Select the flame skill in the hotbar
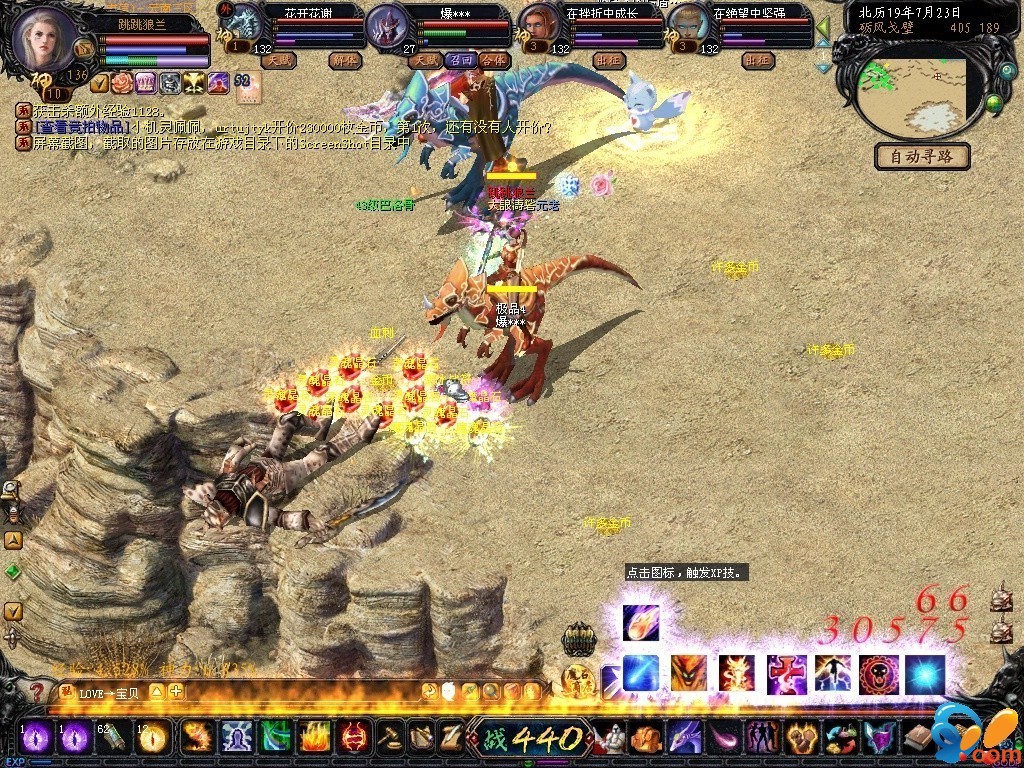This screenshot has height=768, width=1024. (x=315, y=738)
